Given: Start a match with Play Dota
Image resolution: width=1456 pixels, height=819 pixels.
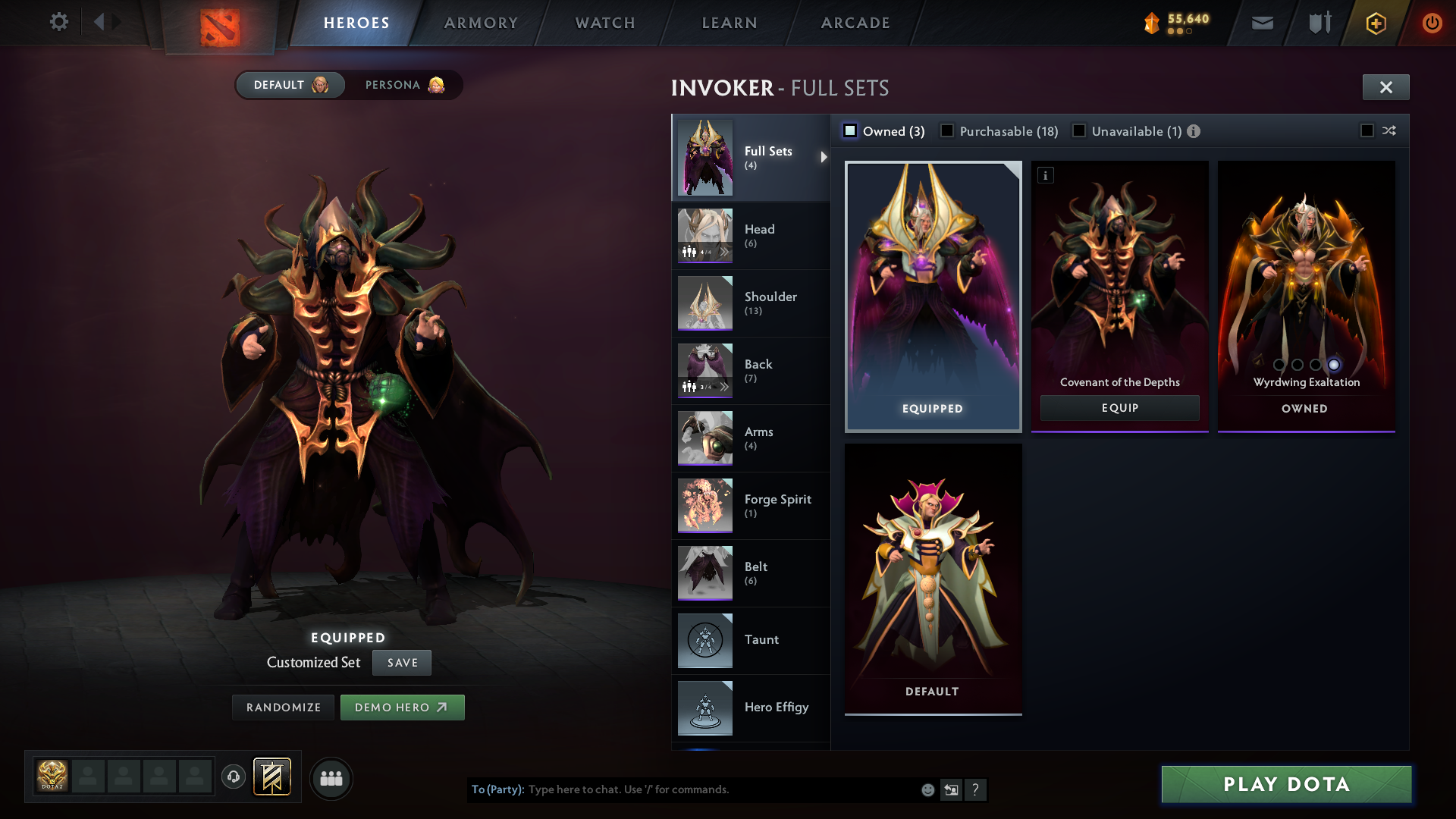Looking at the screenshot, I should pyautogui.click(x=1286, y=784).
